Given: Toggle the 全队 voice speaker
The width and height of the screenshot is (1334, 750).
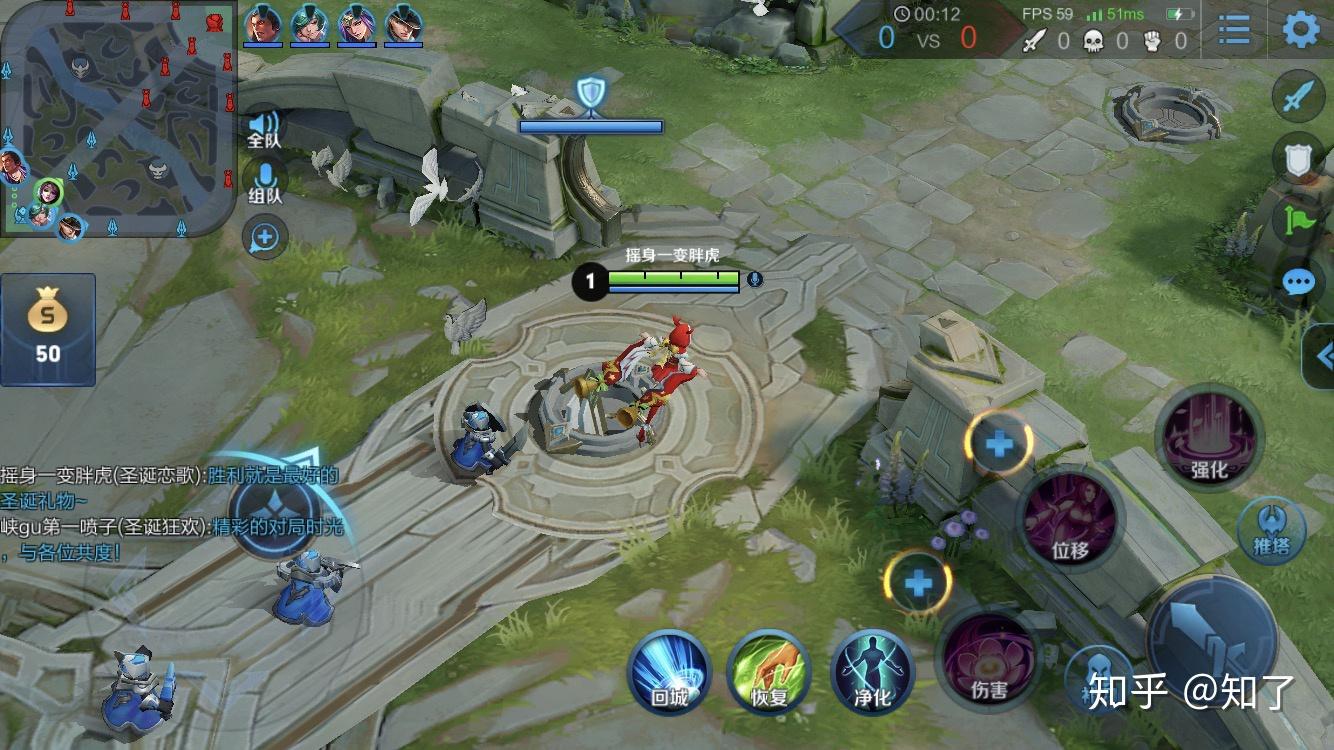Looking at the screenshot, I should pos(264,127).
